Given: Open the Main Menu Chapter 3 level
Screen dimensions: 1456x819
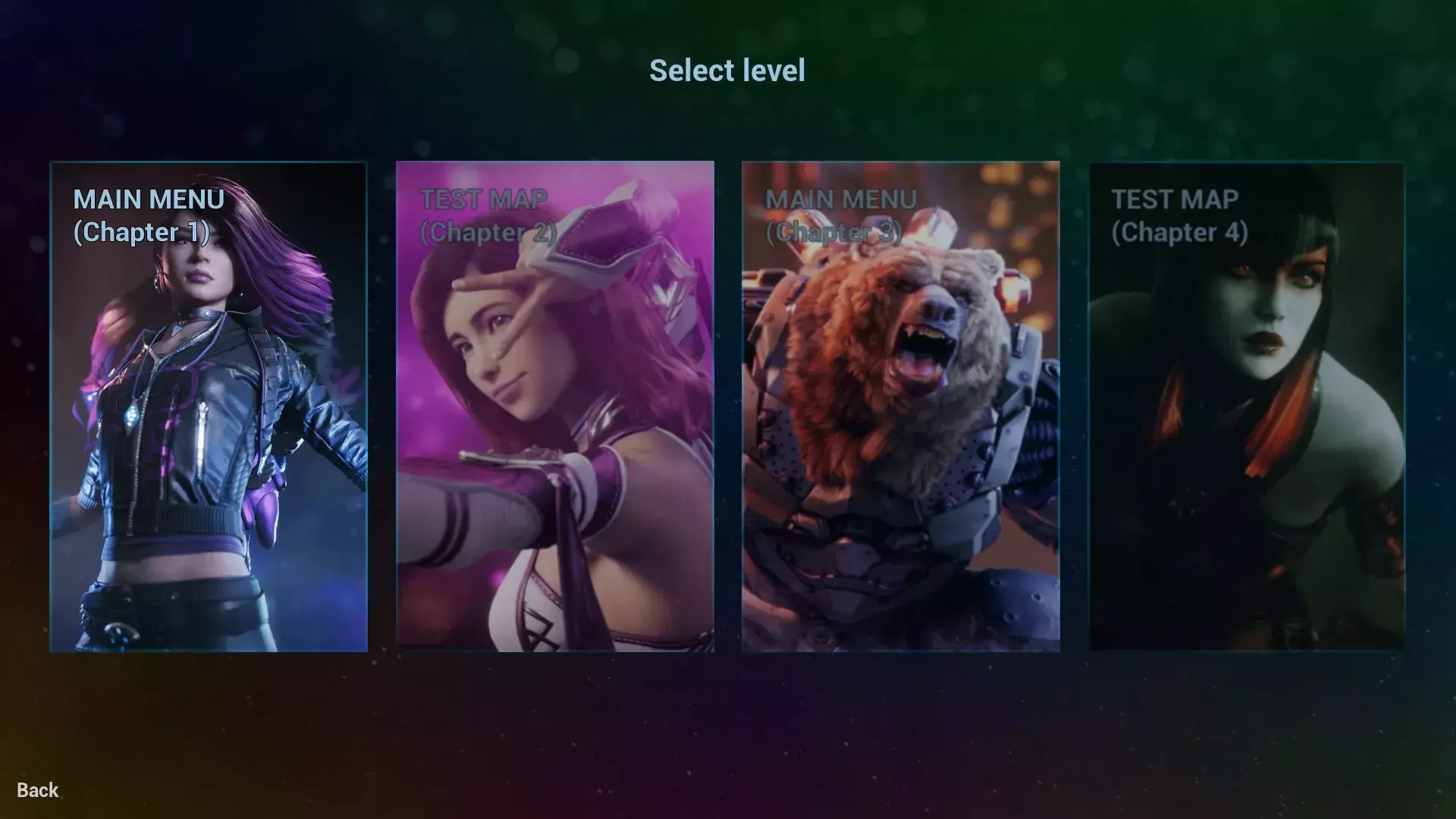Looking at the screenshot, I should [x=900, y=406].
